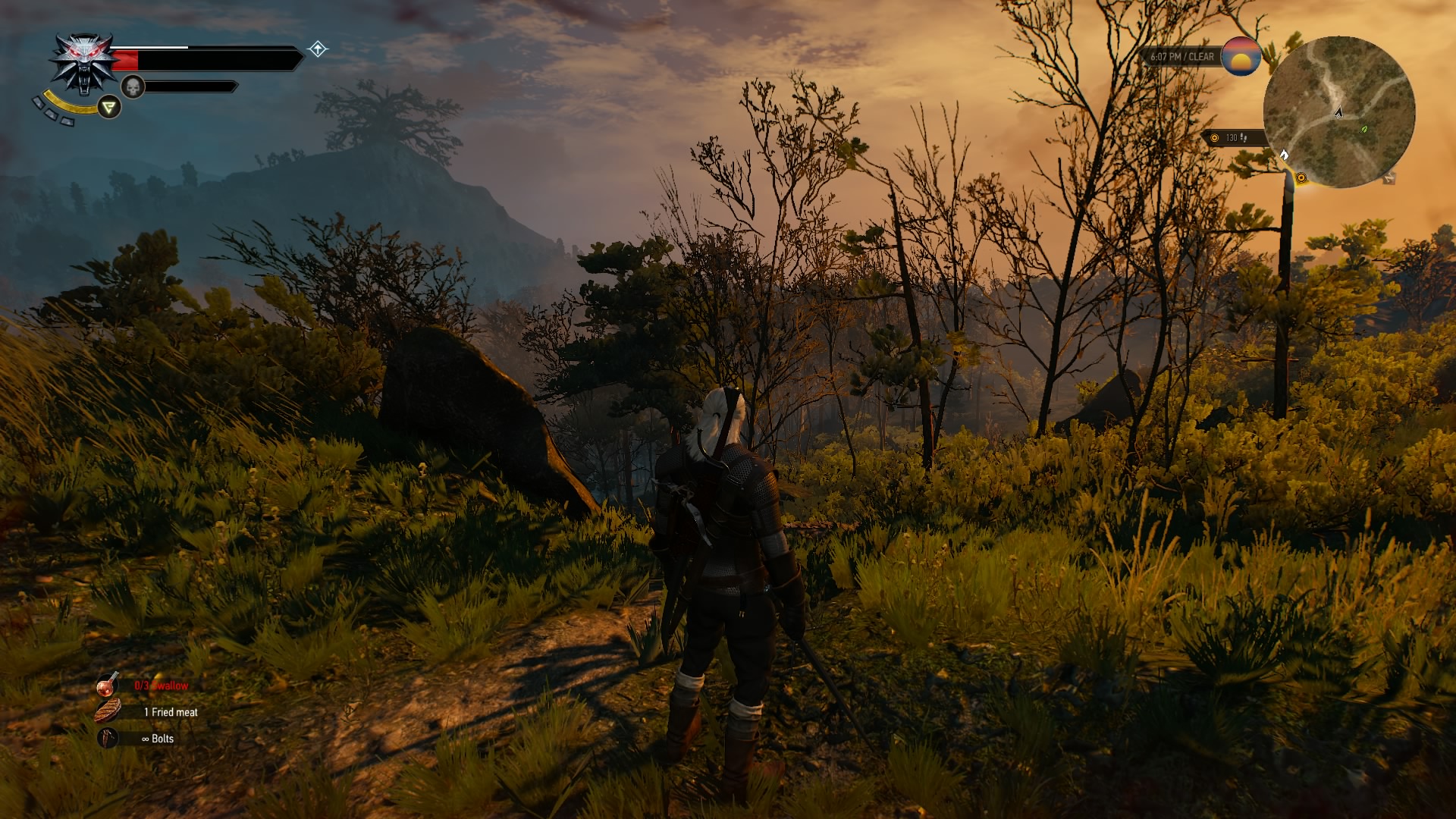Use the Swallow potion slot
Viewport: 1456px width, 819px height.
pyautogui.click(x=108, y=685)
